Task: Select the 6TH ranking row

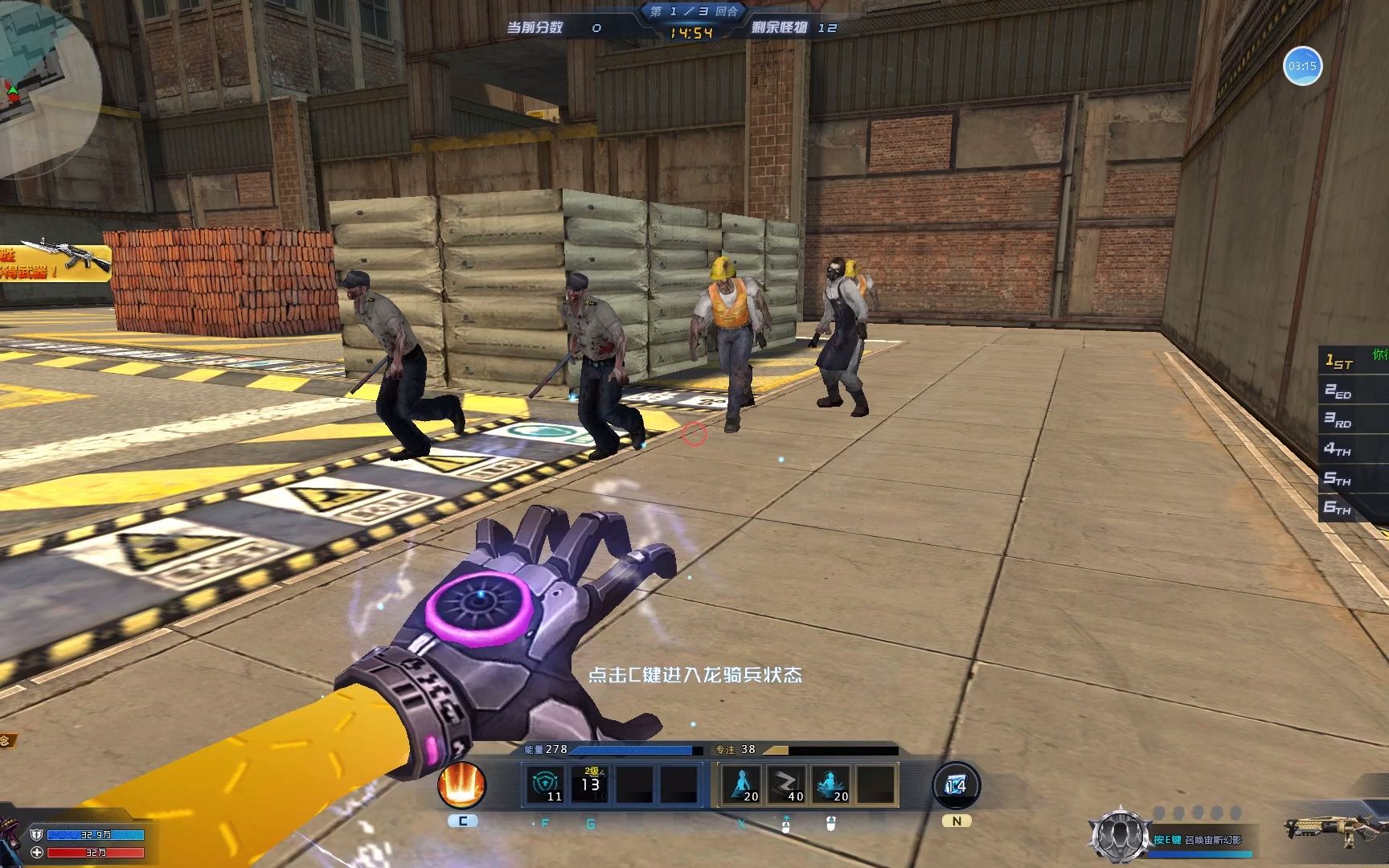Action: [1352, 507]
